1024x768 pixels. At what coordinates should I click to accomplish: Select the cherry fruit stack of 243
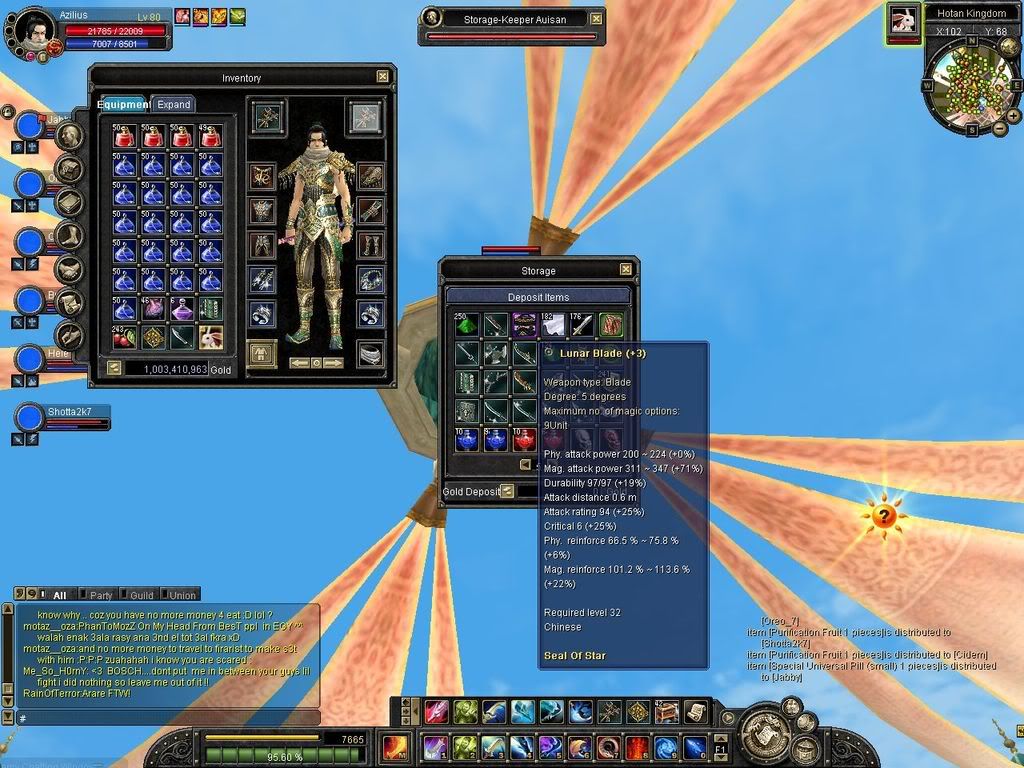coord(124,337)
